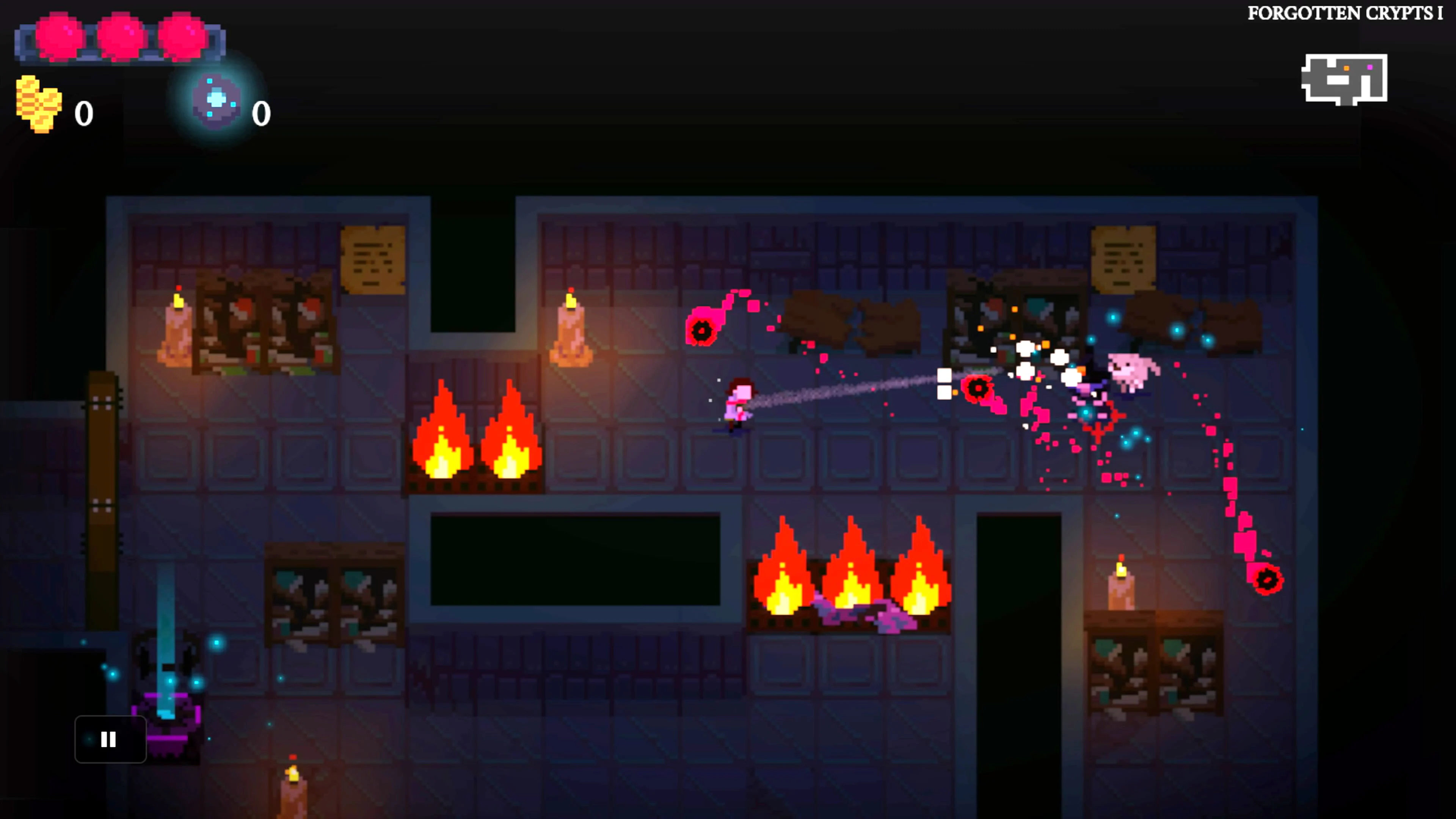The height and width of the screenshot is (819, 1456).
Task: Select the minimap panel in the top-right corner
Action: point(1345,79)
